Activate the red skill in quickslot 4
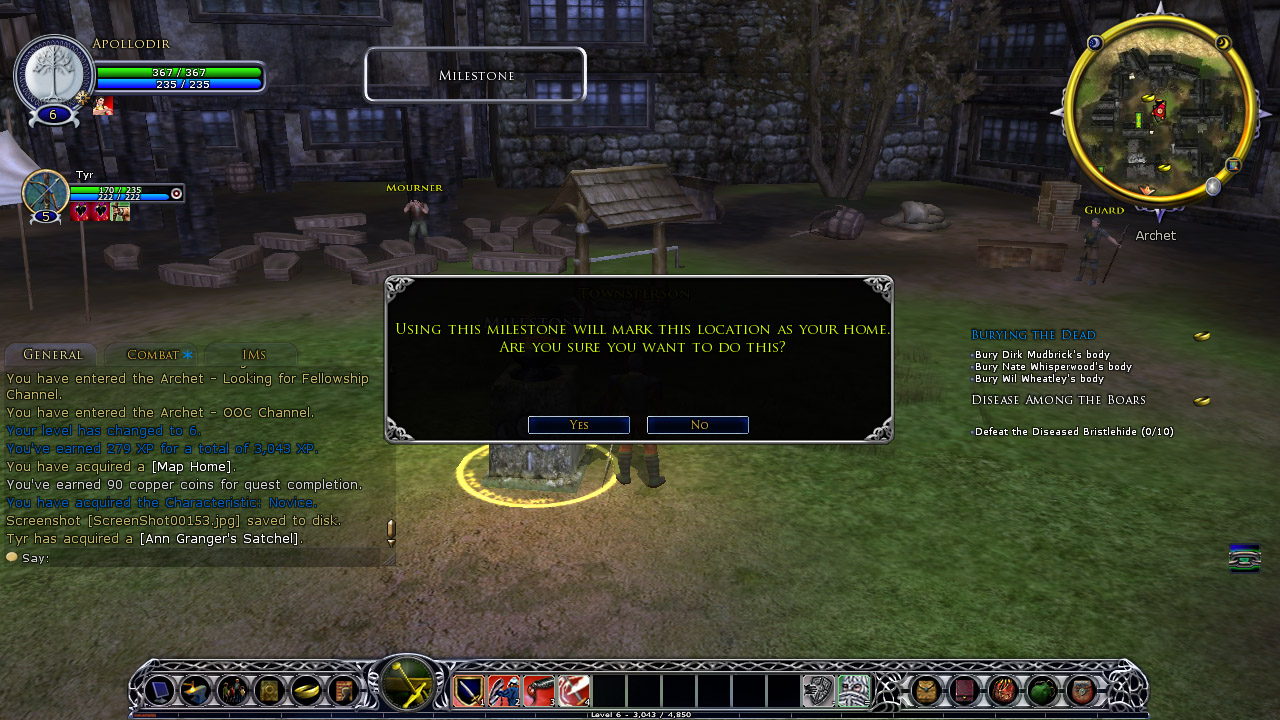Screen dimensions: 1280x720 coord(574,691)
